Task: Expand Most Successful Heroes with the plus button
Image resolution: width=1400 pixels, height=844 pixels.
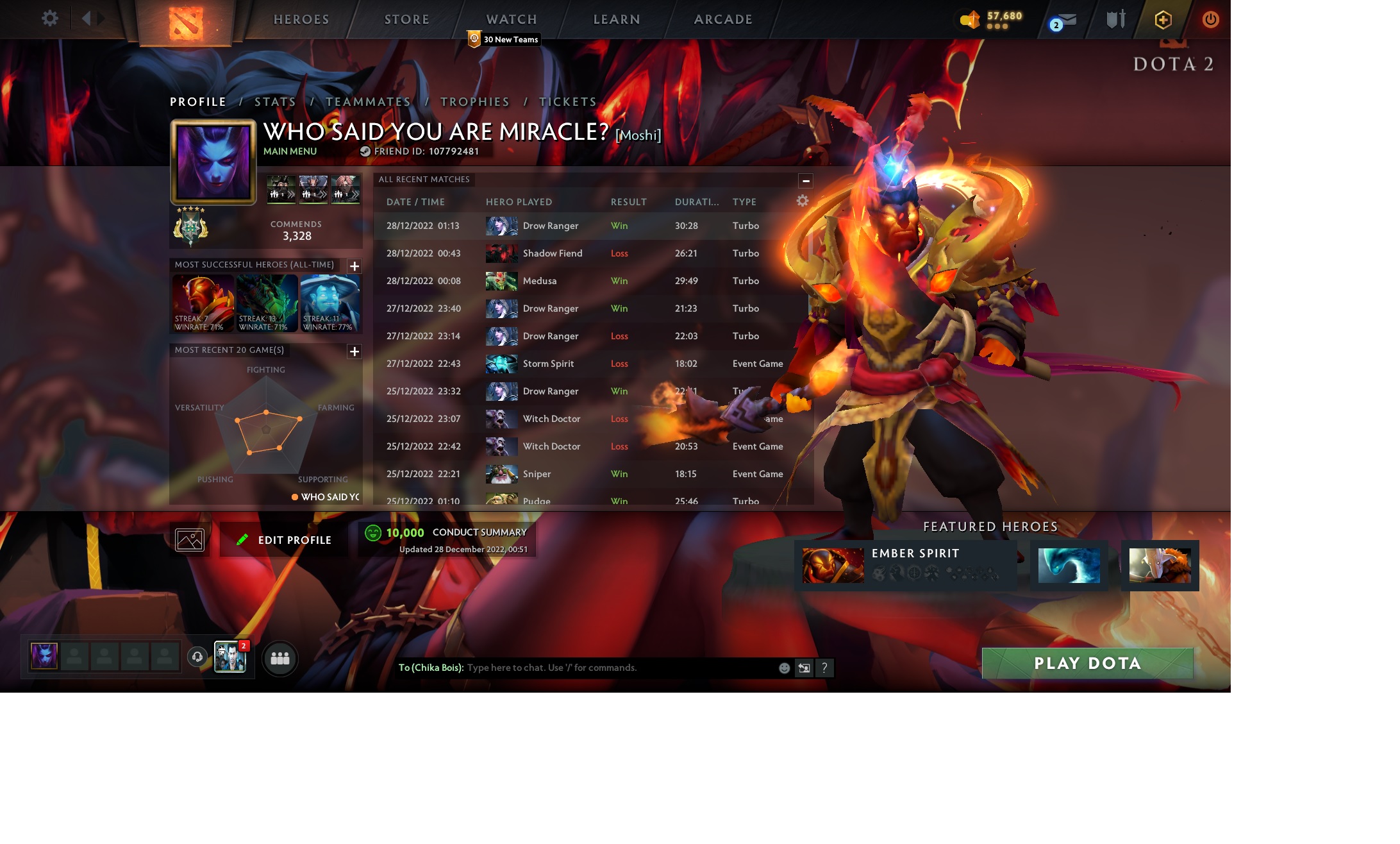Action: pyautogui.click(x=354, y=266)
